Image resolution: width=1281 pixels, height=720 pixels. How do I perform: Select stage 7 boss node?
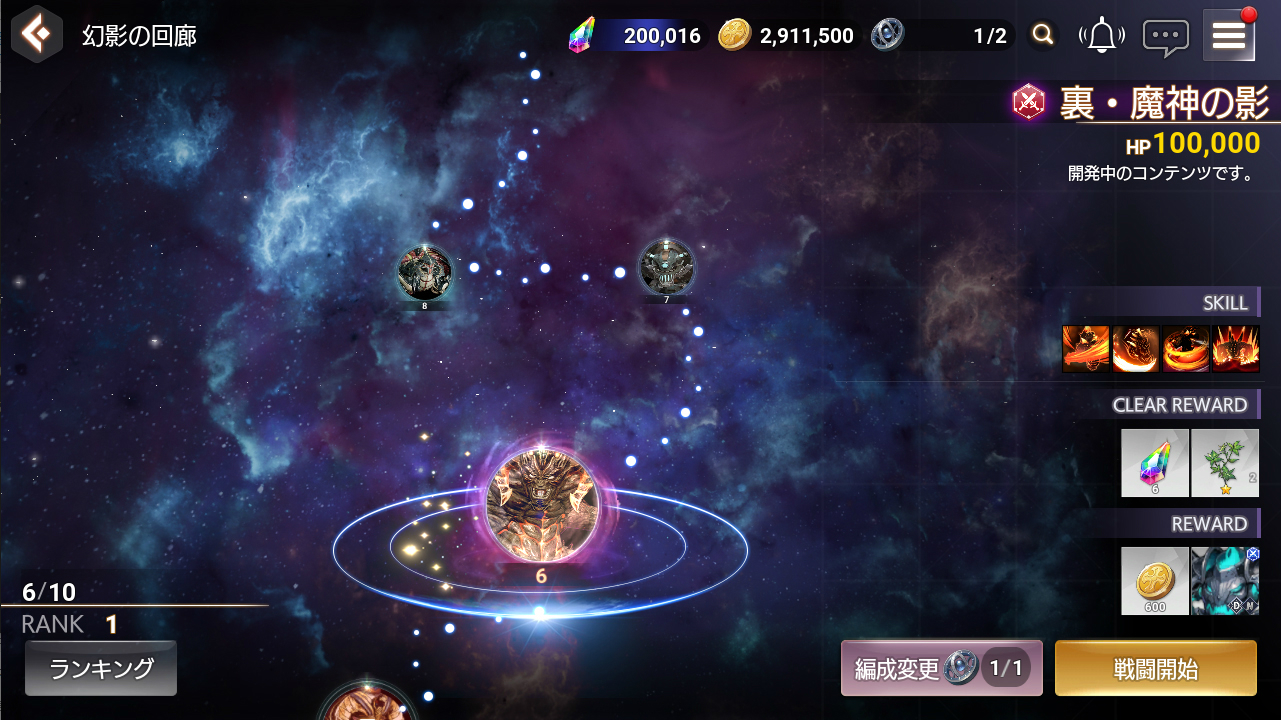pos(666,267)
